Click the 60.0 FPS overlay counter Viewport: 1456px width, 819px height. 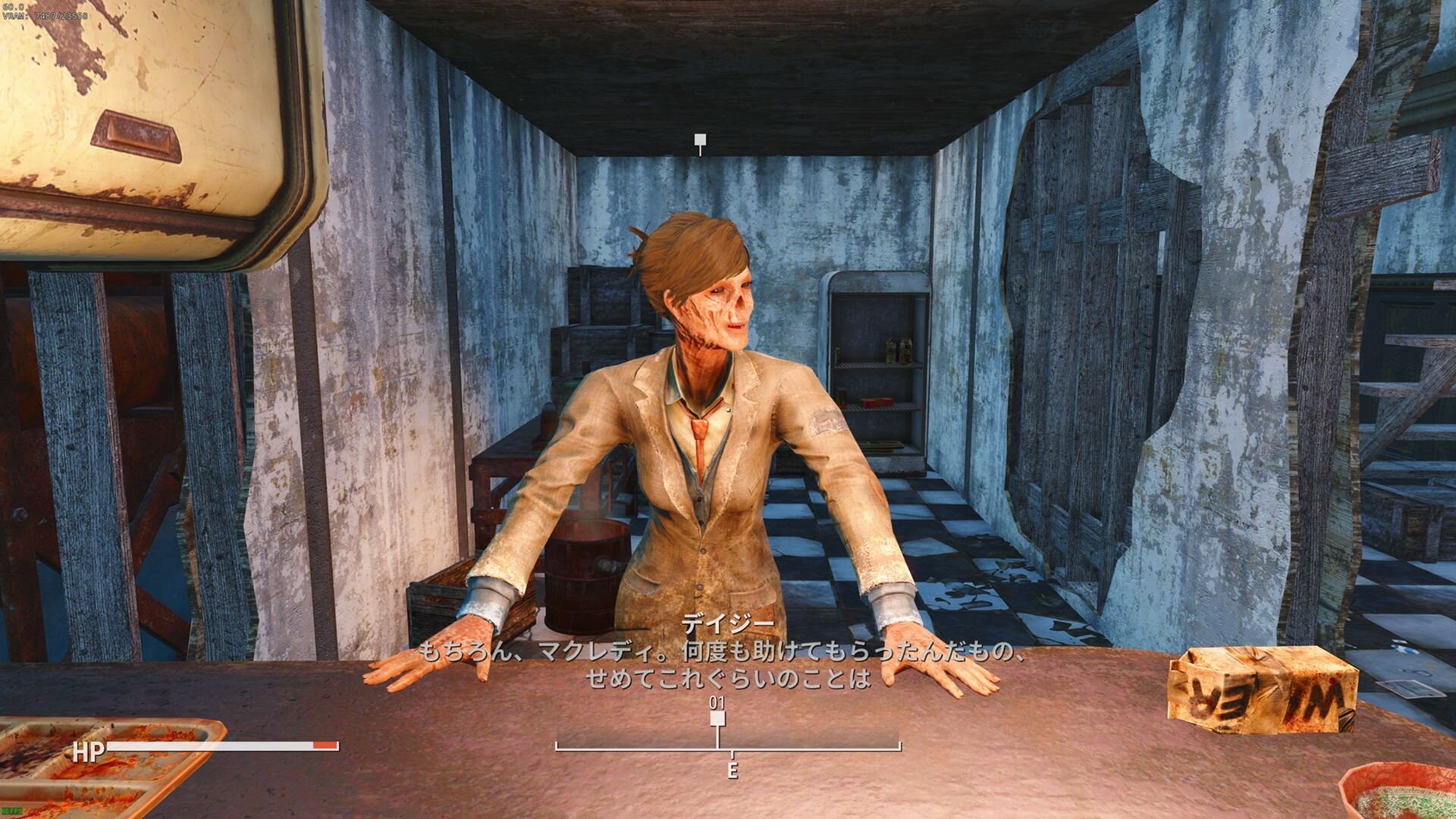[12, 6]
